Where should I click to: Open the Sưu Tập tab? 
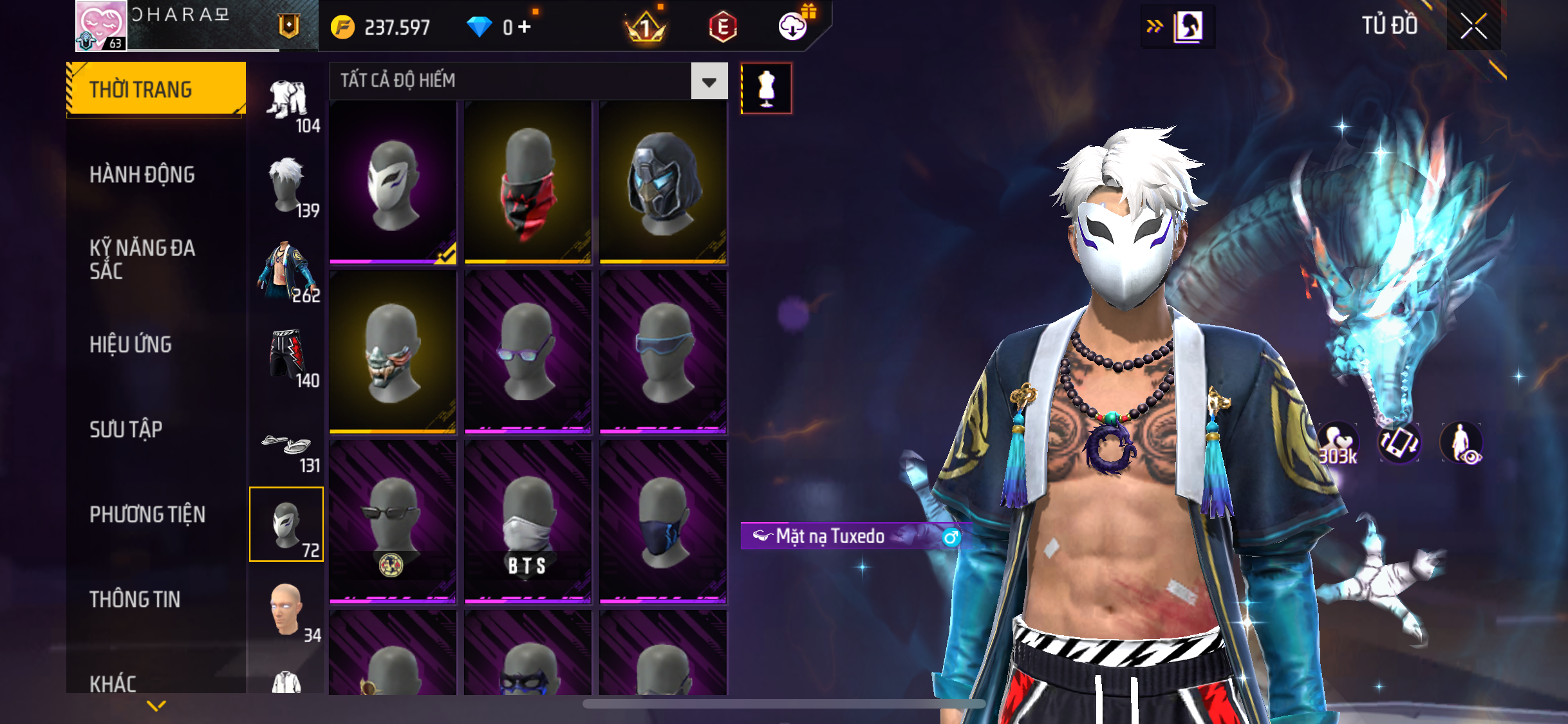[x=126, y=429]
